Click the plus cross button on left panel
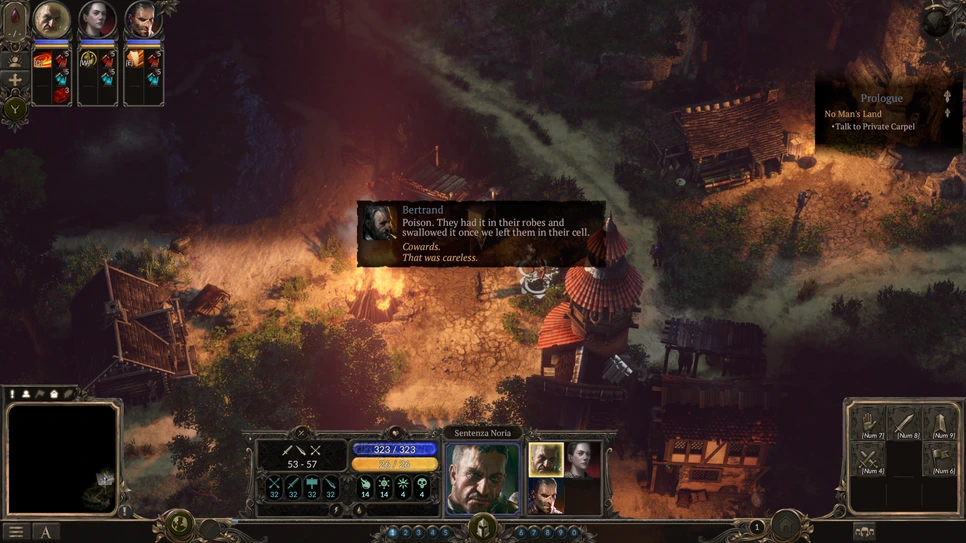The width and height of the screenshot is (966, 543). click(15, 81)
